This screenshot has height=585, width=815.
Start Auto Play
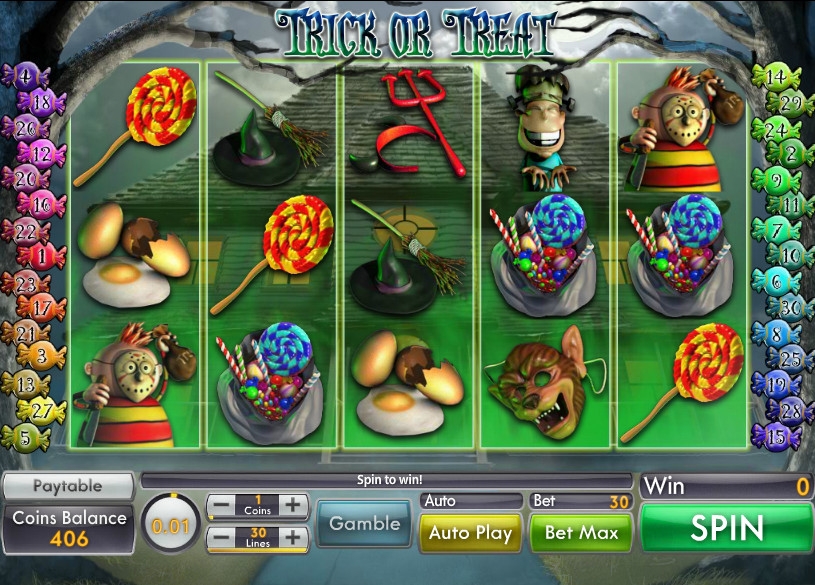click(470, 532)
